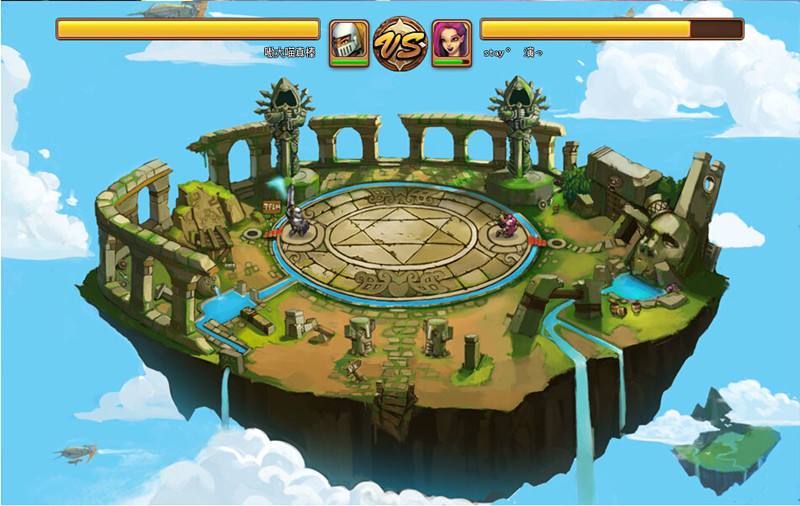Click the armored knight player portrait
Viewport: 800px width, 506px height.
(x=349, y=43)
